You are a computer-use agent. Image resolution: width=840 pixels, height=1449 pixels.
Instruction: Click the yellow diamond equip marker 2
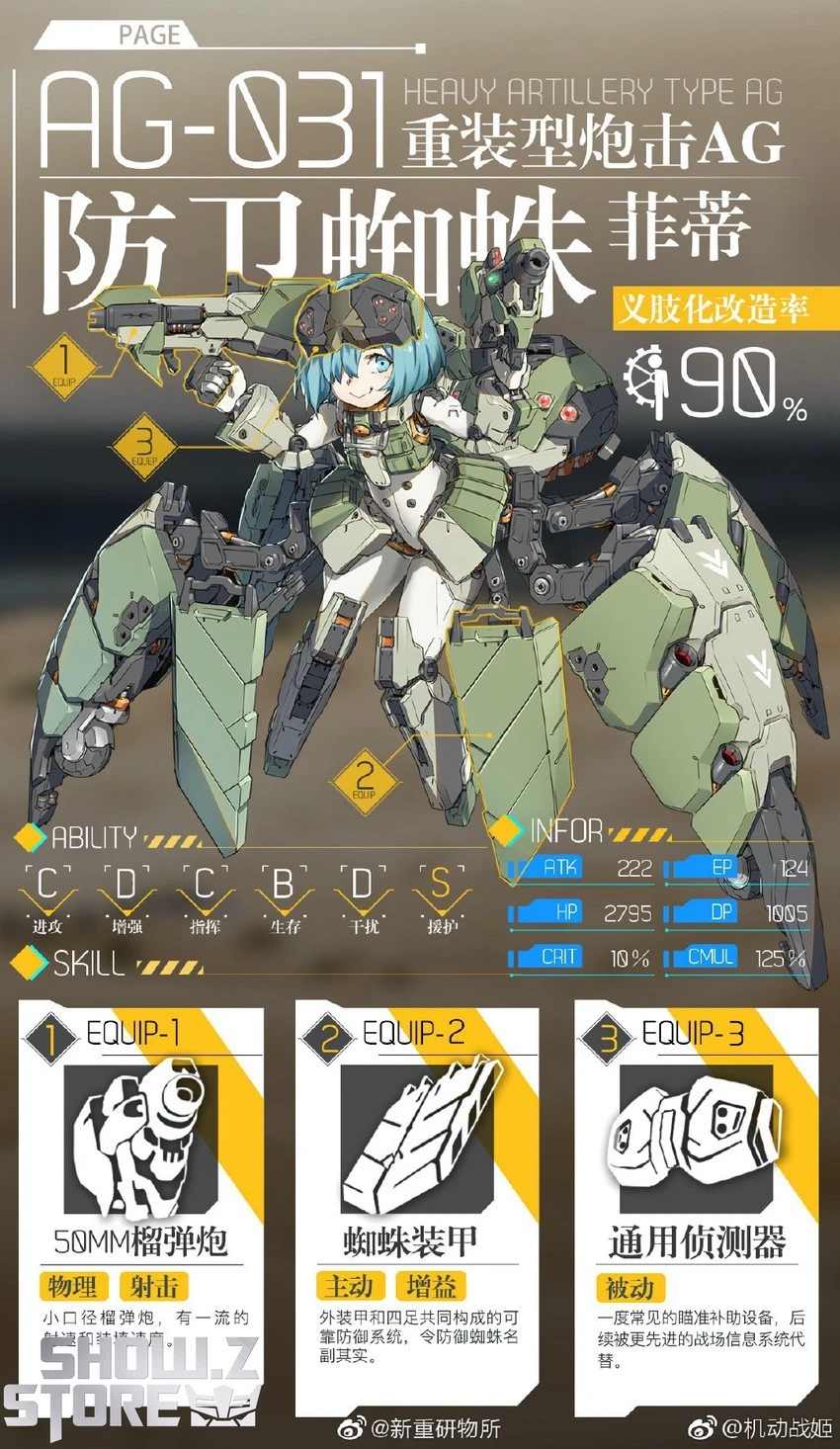pyautogui.click(x=364, y=779)
